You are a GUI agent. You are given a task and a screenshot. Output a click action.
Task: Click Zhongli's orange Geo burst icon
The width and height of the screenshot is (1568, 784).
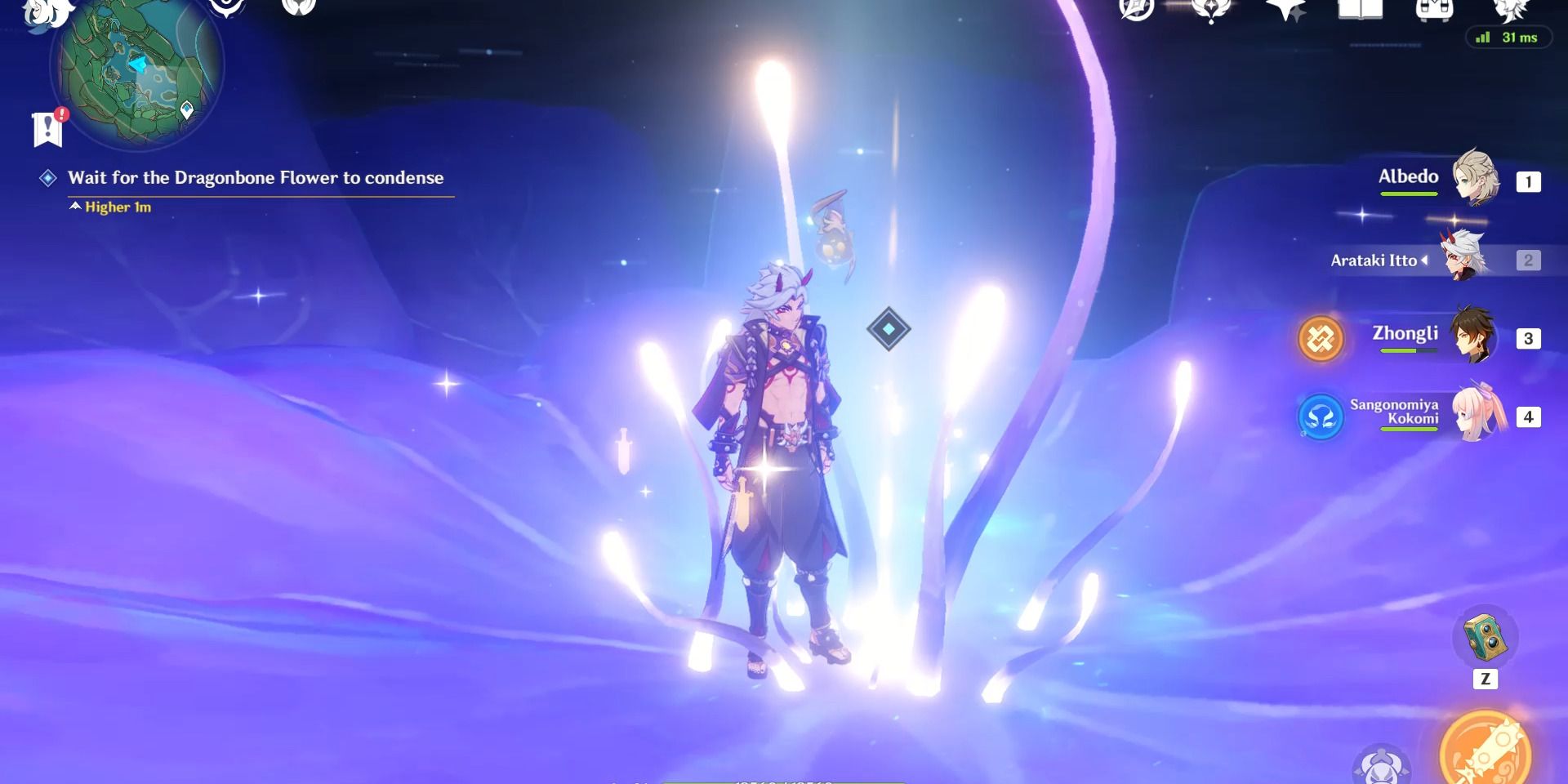(1320, 339)
